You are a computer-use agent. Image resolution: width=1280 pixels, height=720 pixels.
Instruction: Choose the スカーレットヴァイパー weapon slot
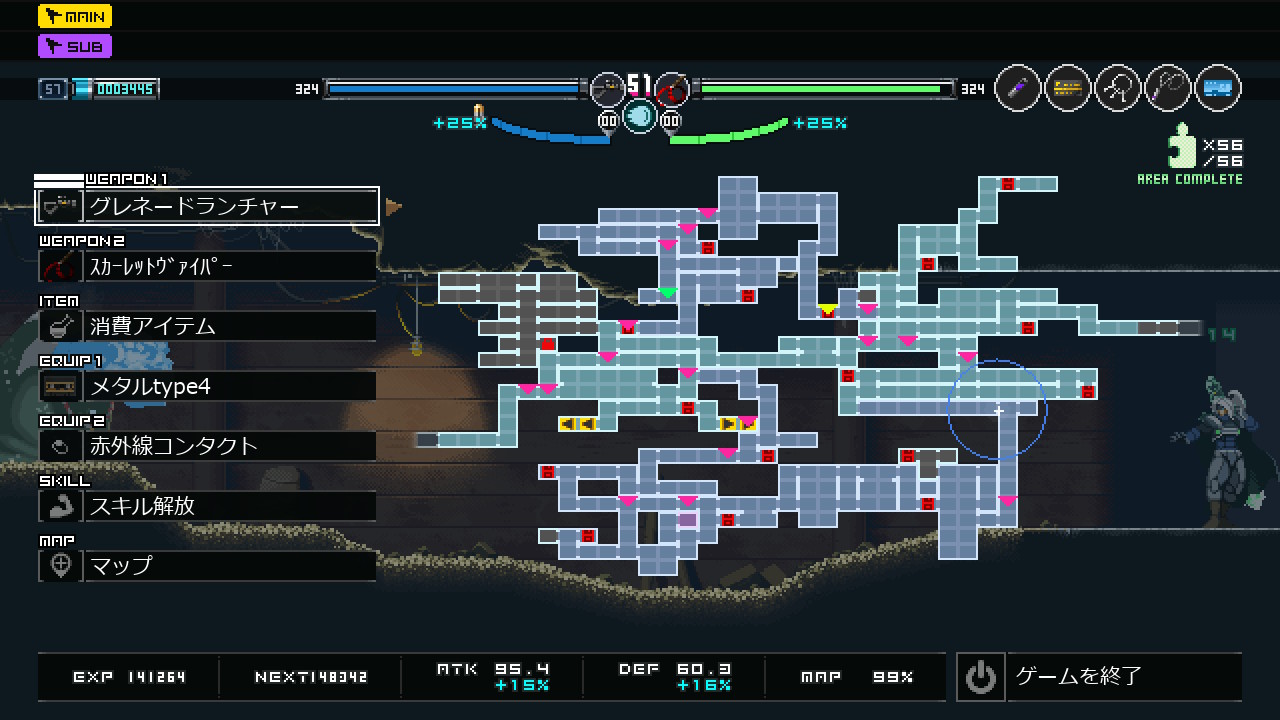tap(207, 266)
